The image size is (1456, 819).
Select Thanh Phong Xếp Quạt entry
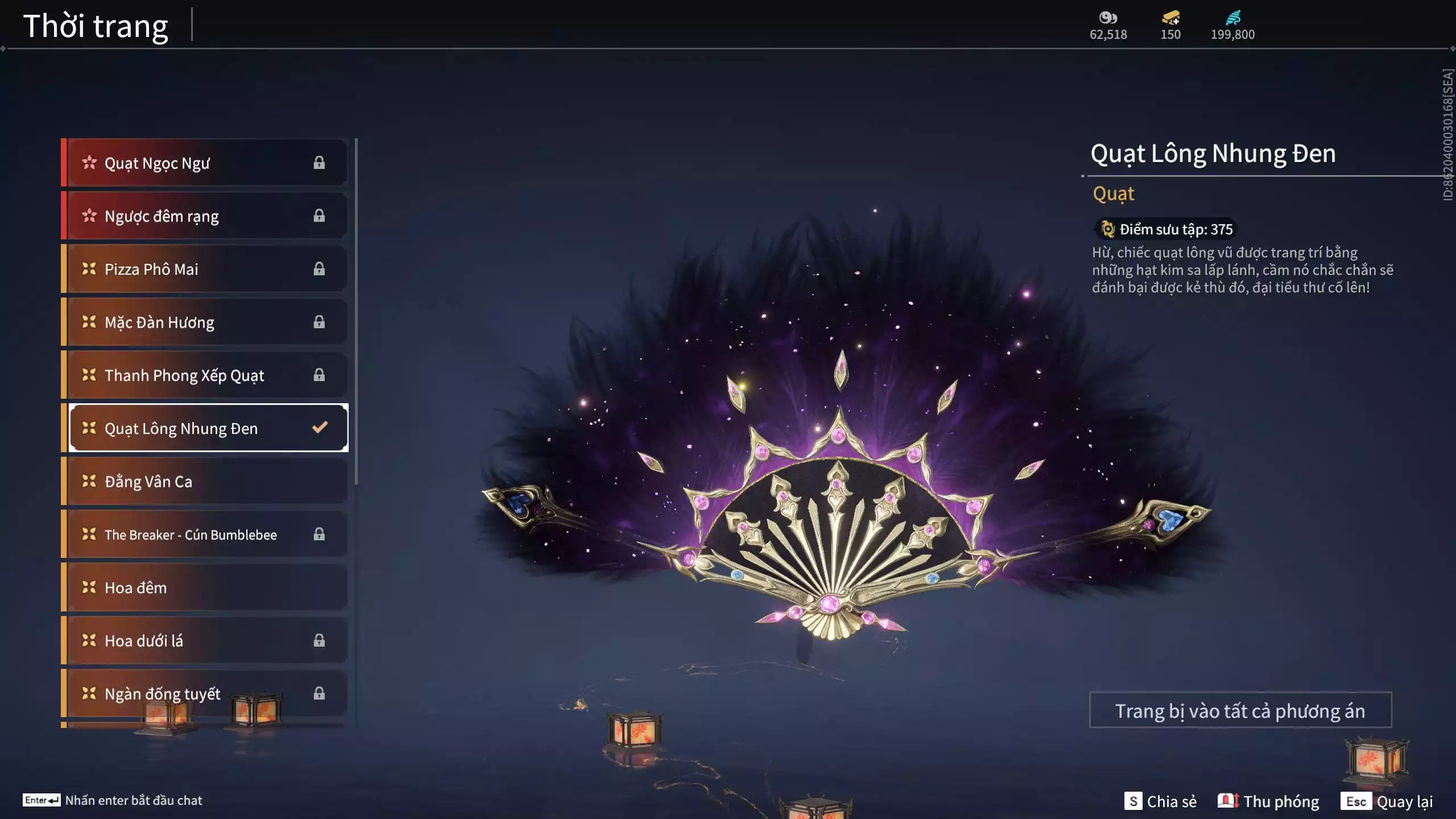(x=205, y=375)
